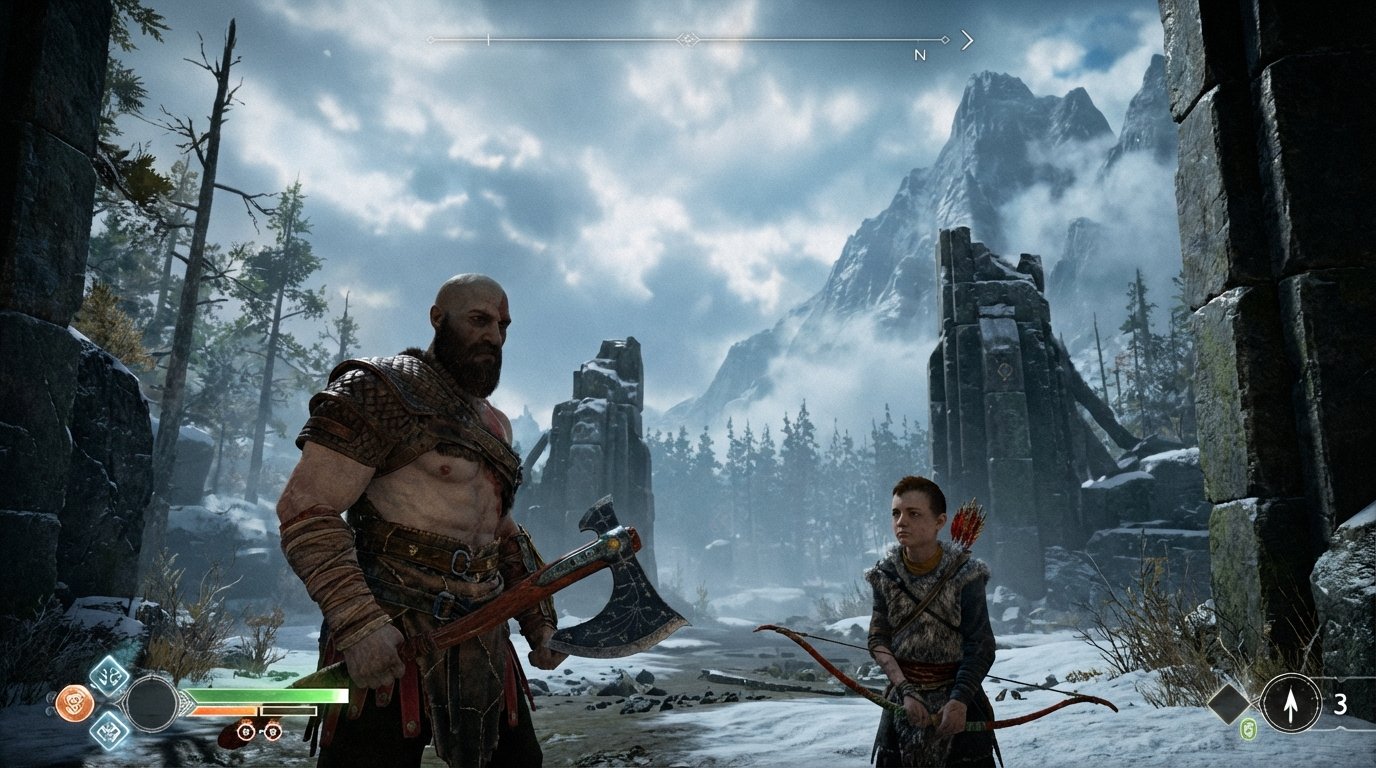Click the second skull charm icon under the health bar

point(274,732)
